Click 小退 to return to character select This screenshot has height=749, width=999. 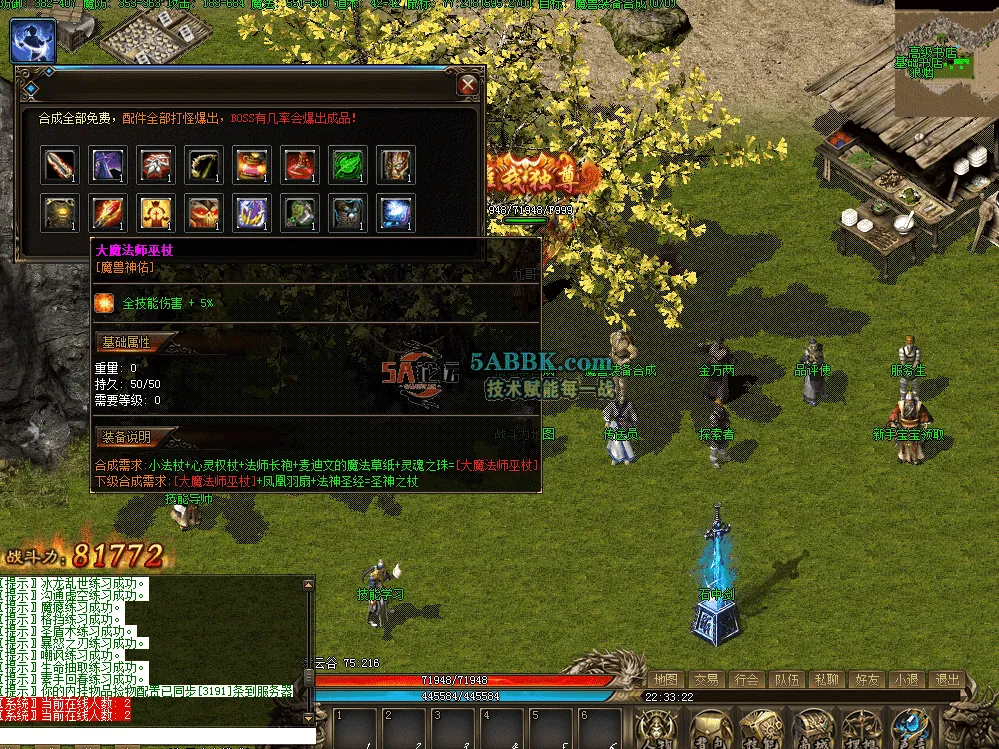point(906,680)
